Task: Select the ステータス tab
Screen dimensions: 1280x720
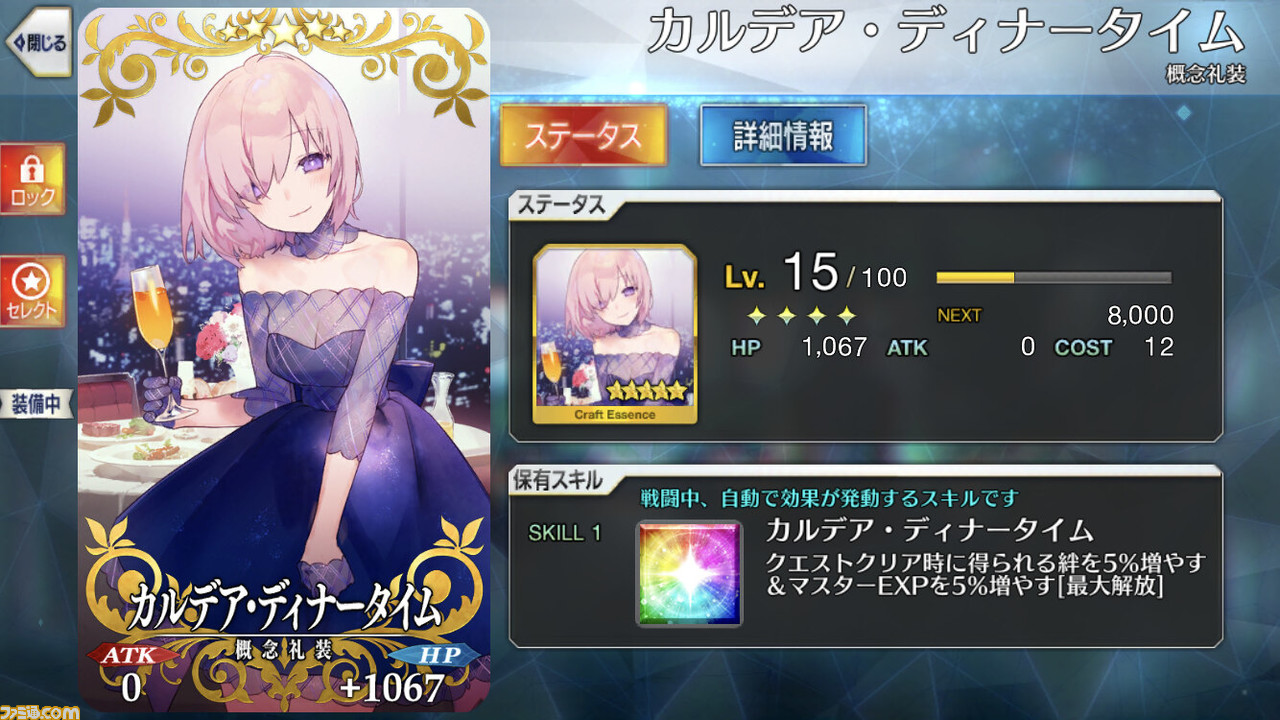Action: 585,135
